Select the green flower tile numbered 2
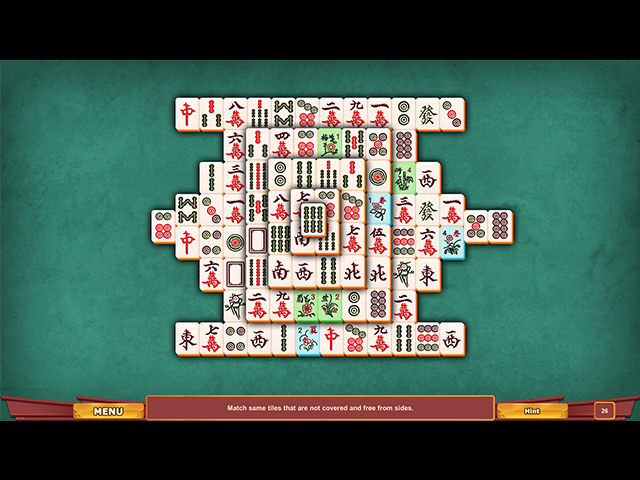This screenshot has width=640, height=480. pos(330,304)
